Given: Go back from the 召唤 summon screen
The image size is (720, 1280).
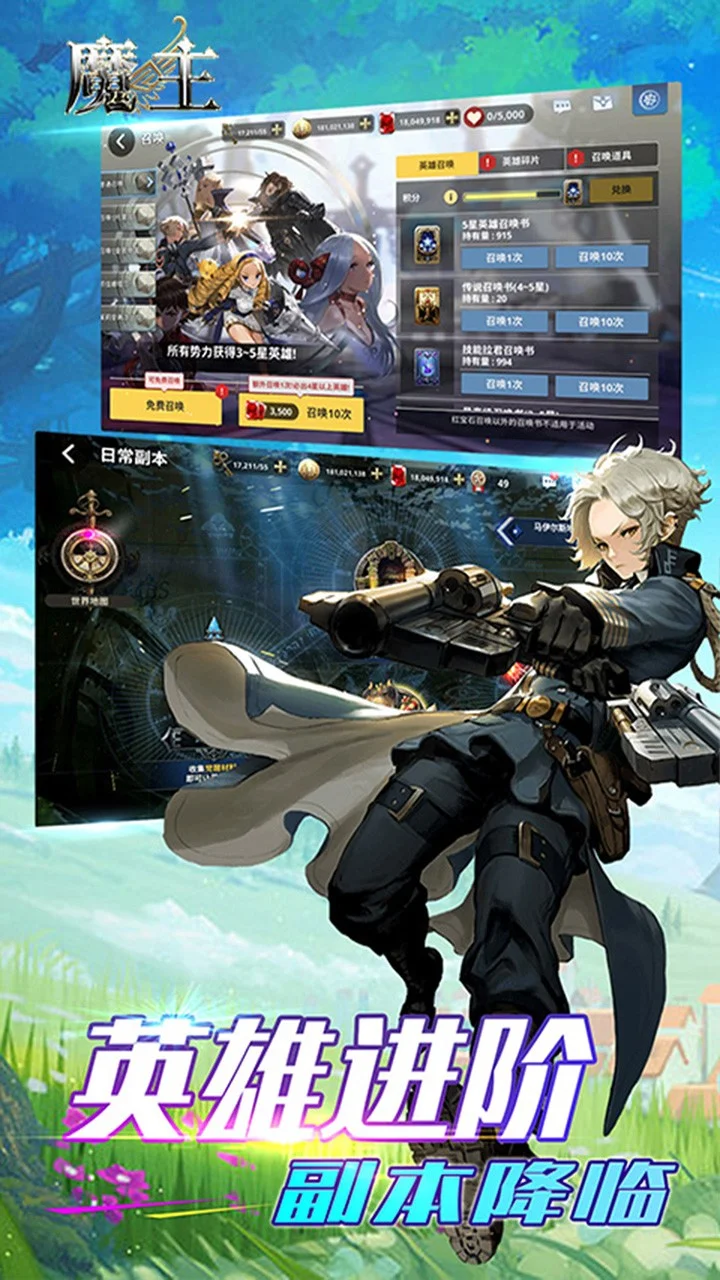Looking at the screenshot, I should pos(121,141).
